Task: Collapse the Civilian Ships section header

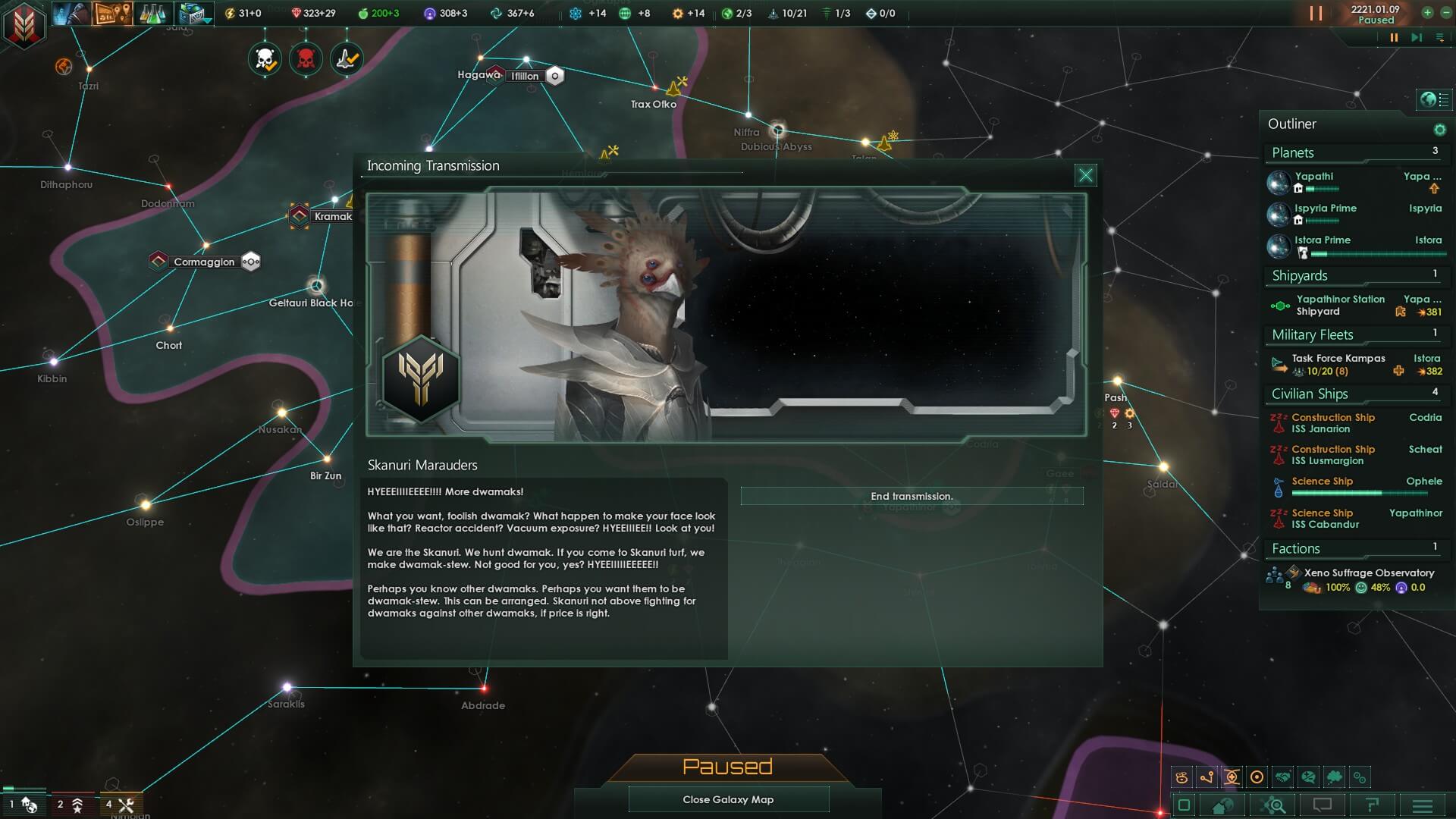Action: click(1310, 394)
